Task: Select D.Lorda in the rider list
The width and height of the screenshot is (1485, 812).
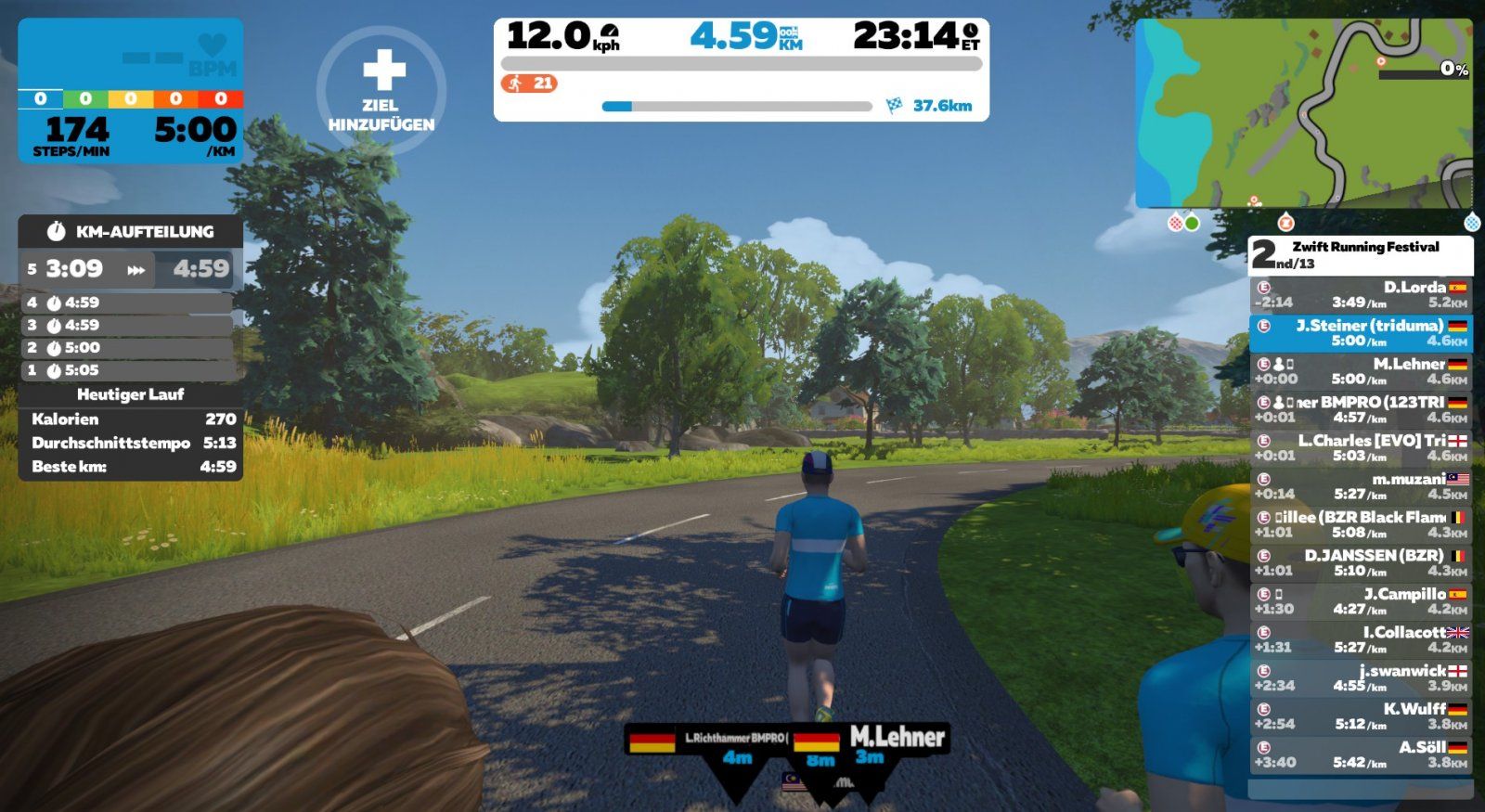Action: tap(1360, 294)
